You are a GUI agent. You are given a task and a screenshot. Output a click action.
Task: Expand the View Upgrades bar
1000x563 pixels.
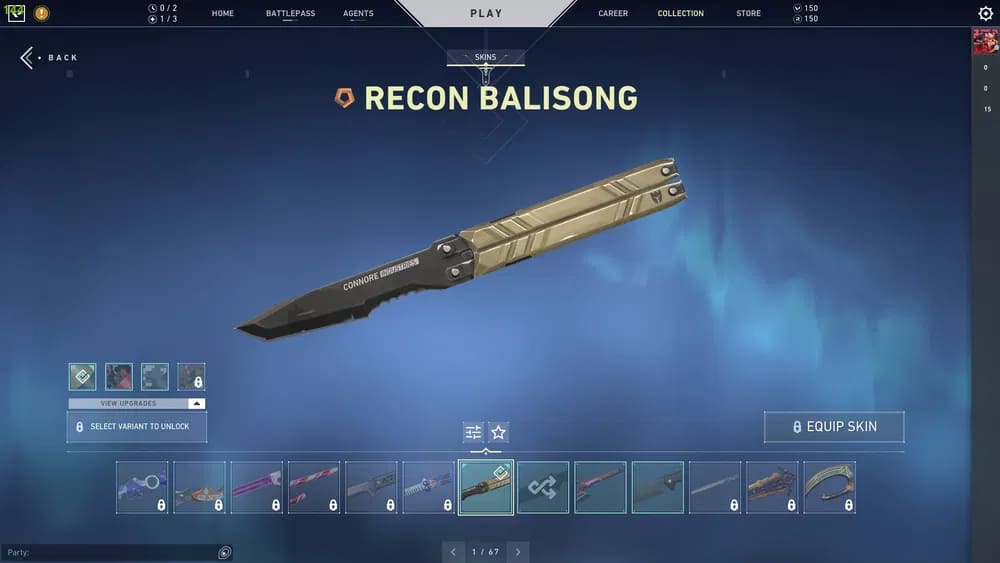137,404
